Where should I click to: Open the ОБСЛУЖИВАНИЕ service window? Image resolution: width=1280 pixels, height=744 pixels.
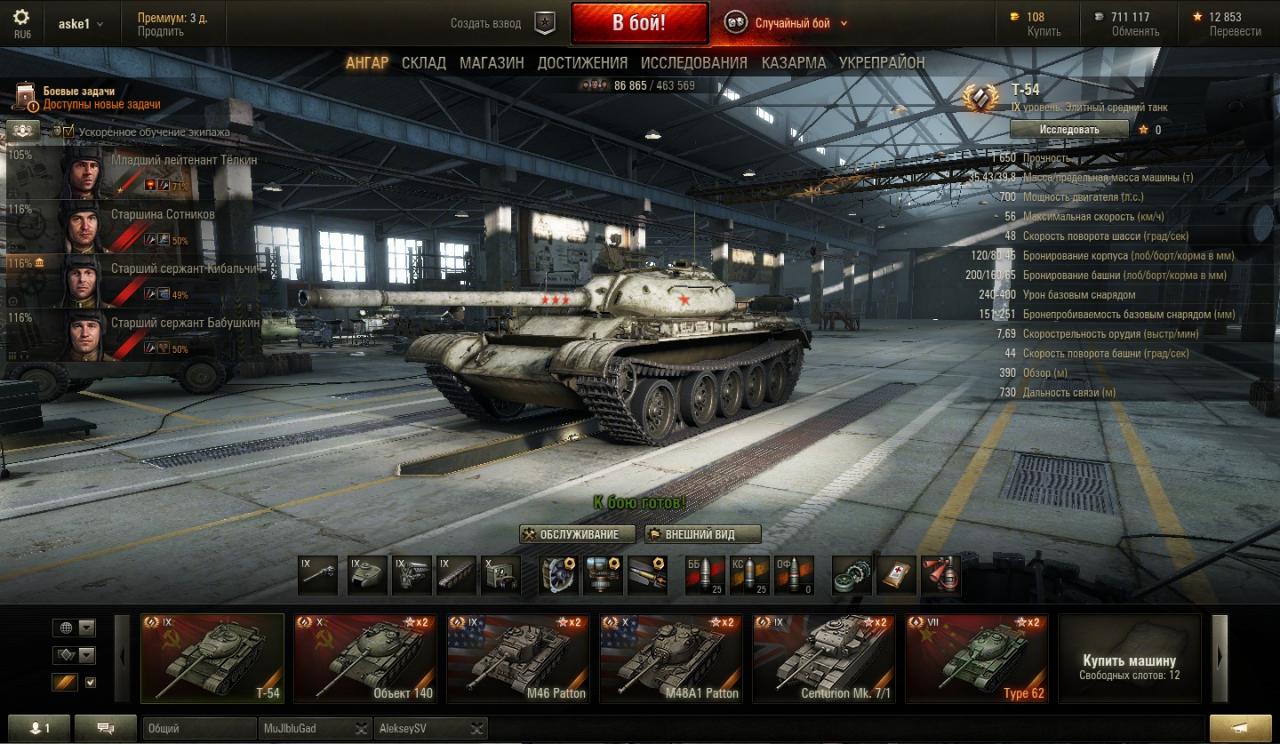click(x=577, y=534)
